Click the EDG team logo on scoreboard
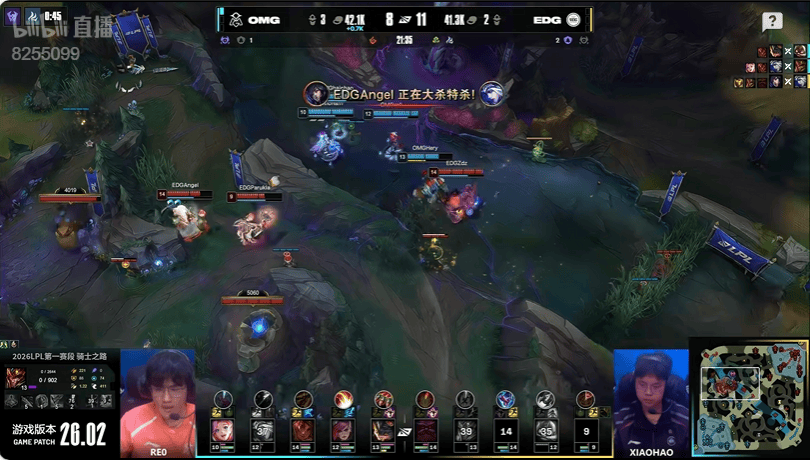 [574, 19]
